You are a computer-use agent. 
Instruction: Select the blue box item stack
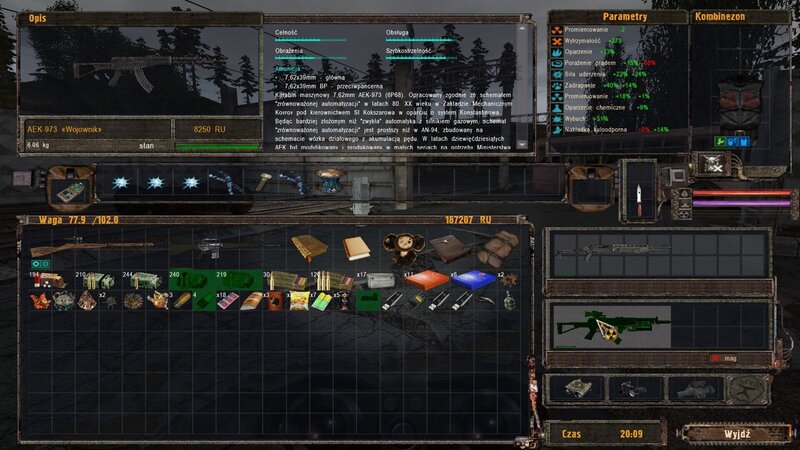click(468, 280)
